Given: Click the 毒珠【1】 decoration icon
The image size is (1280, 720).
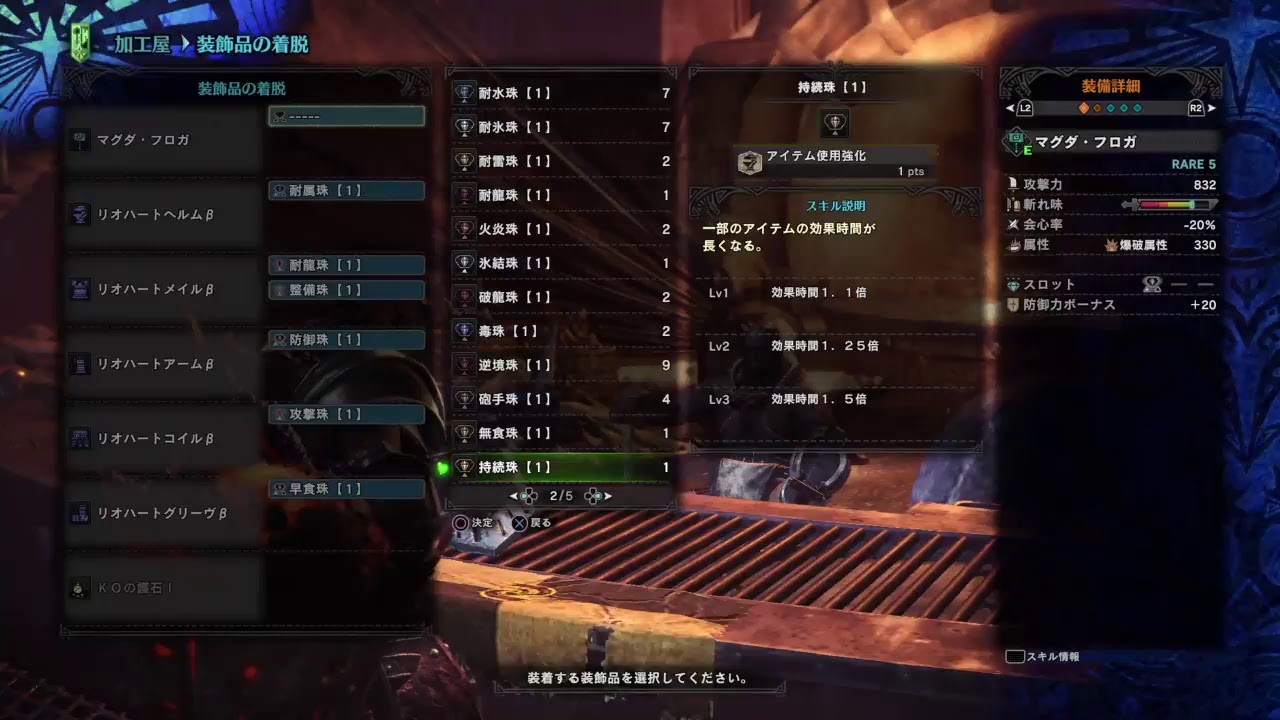Looking at the screenshot, I should point(463,331).
